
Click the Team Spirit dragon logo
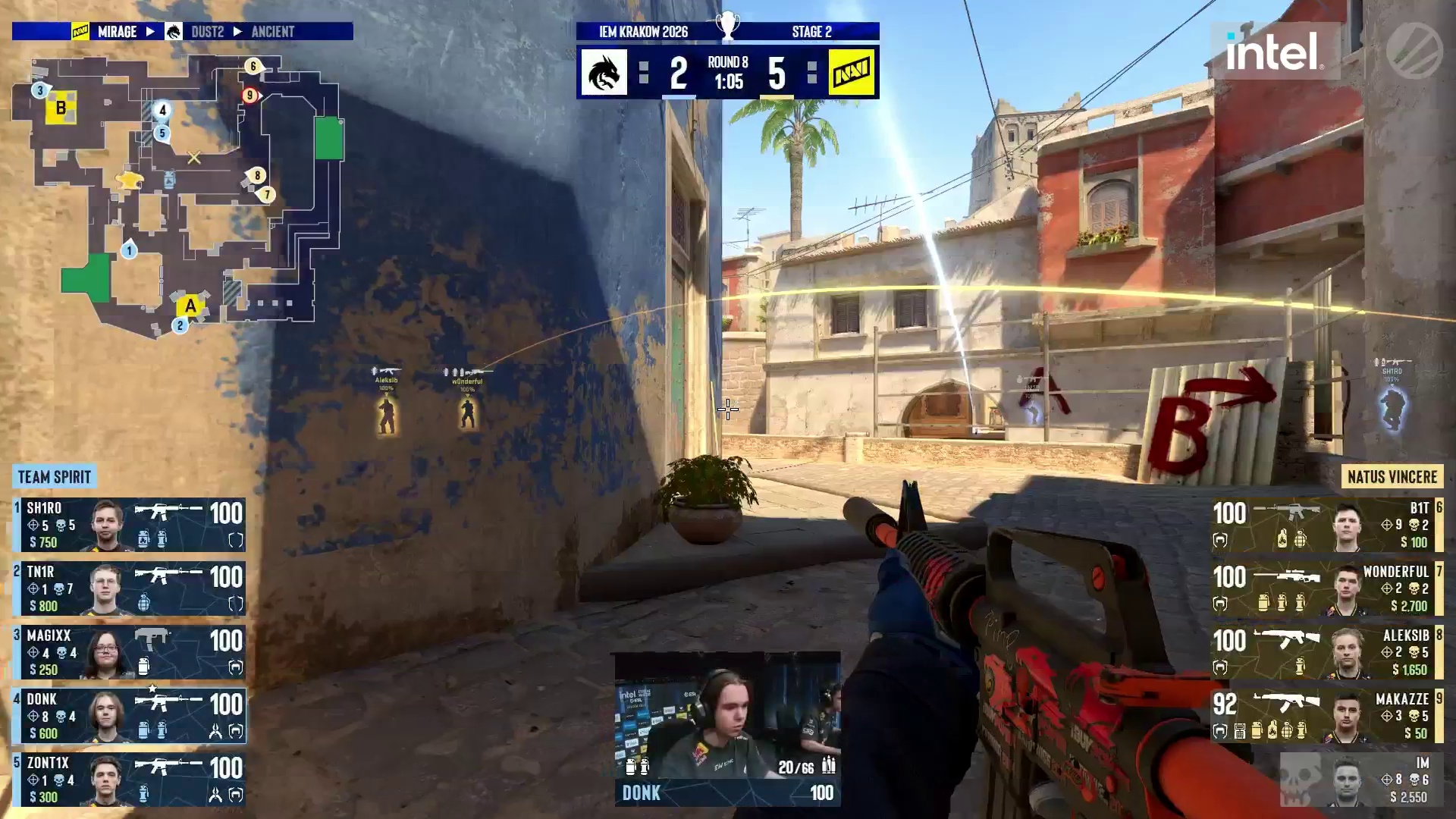pyautogui.click(x=604, y=73)
